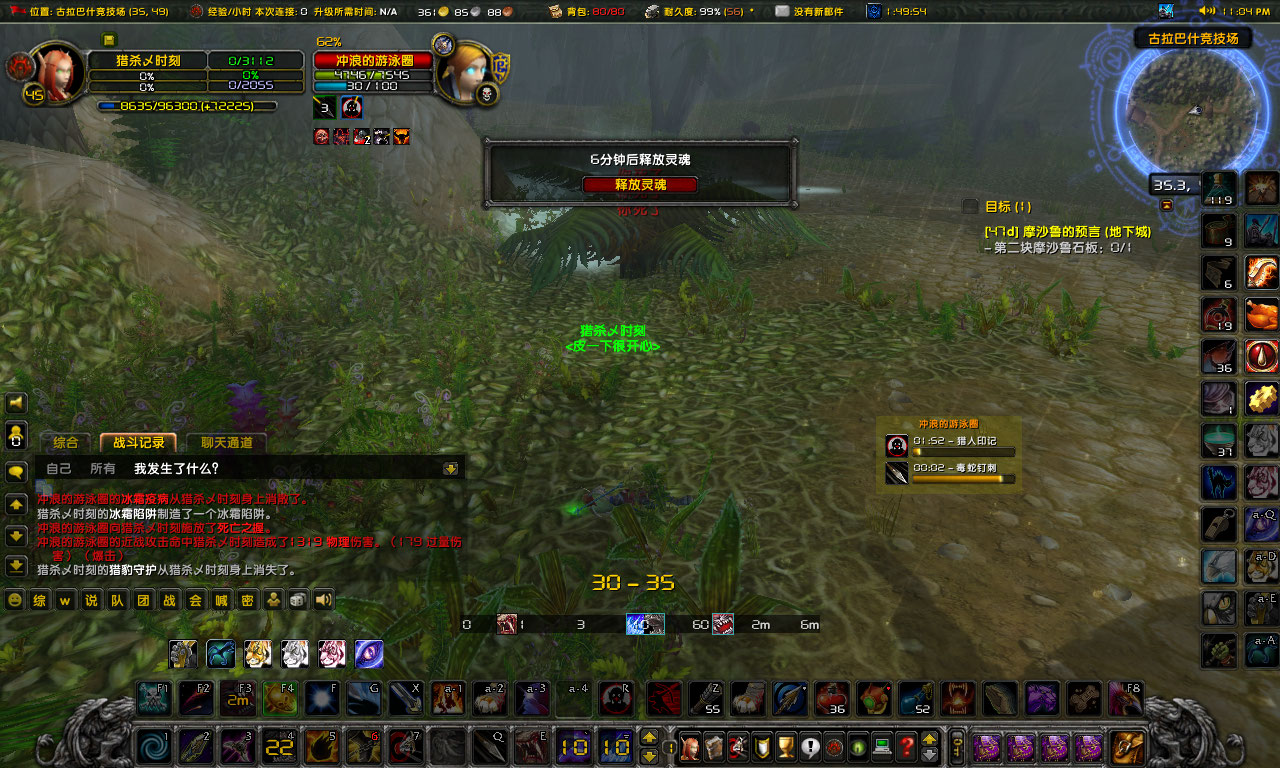The image size is (1280, 768).
Task: Open the quest log exclamation icon
Action: pyautogui.click(x=809, y=745)
